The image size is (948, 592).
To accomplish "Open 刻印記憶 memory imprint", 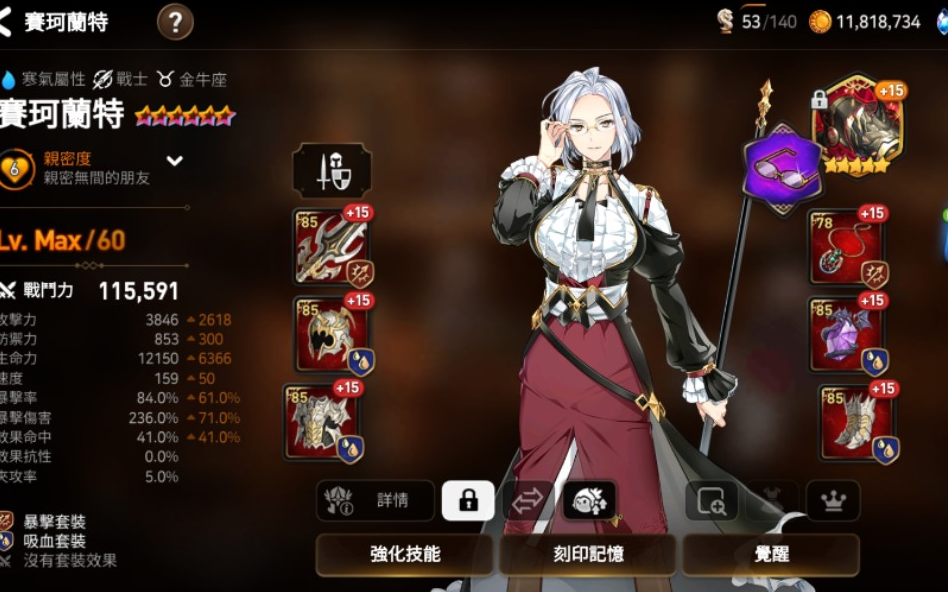I will click(588, 554).
